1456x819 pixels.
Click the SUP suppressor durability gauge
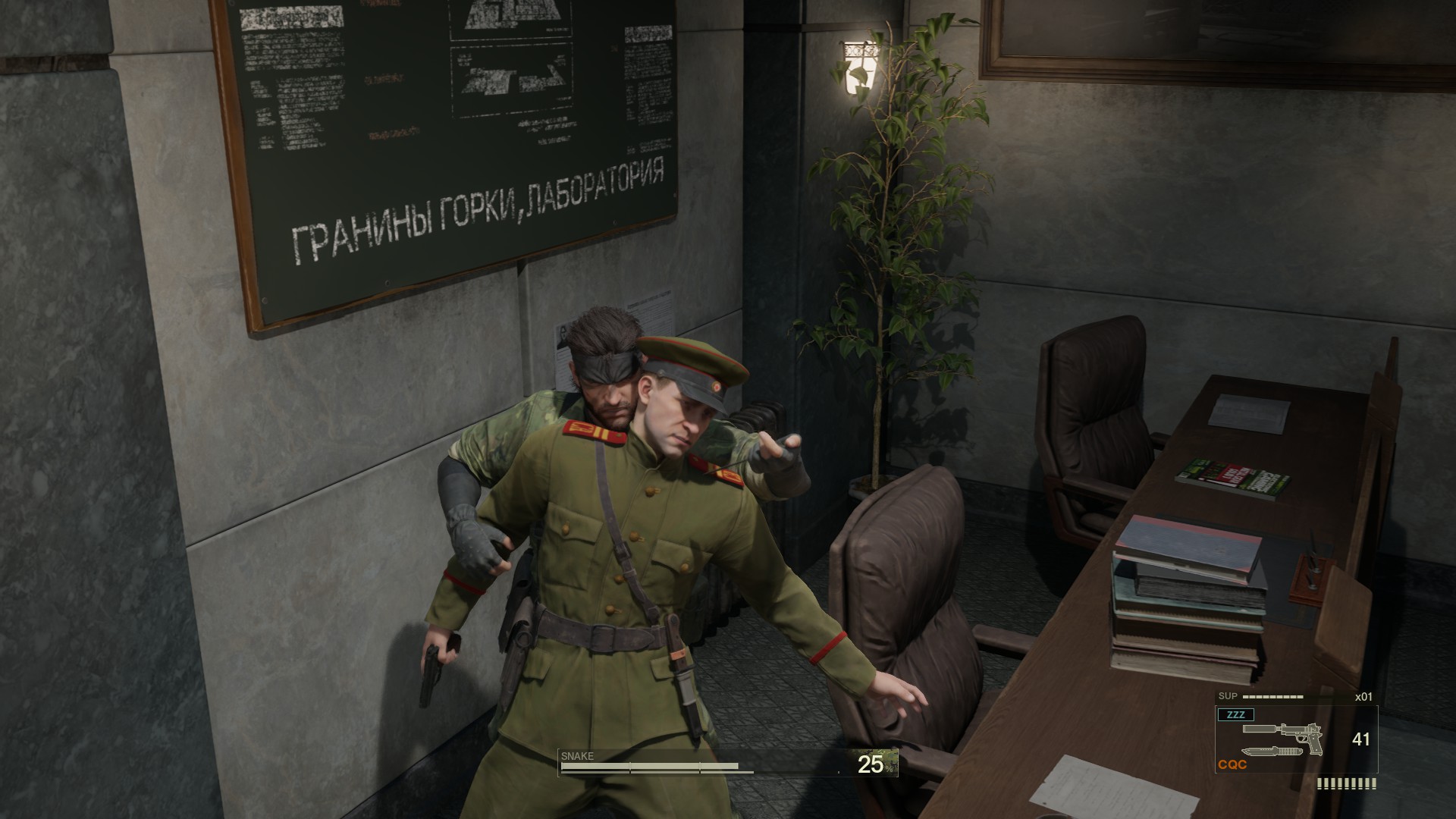tap(1272, 696)
